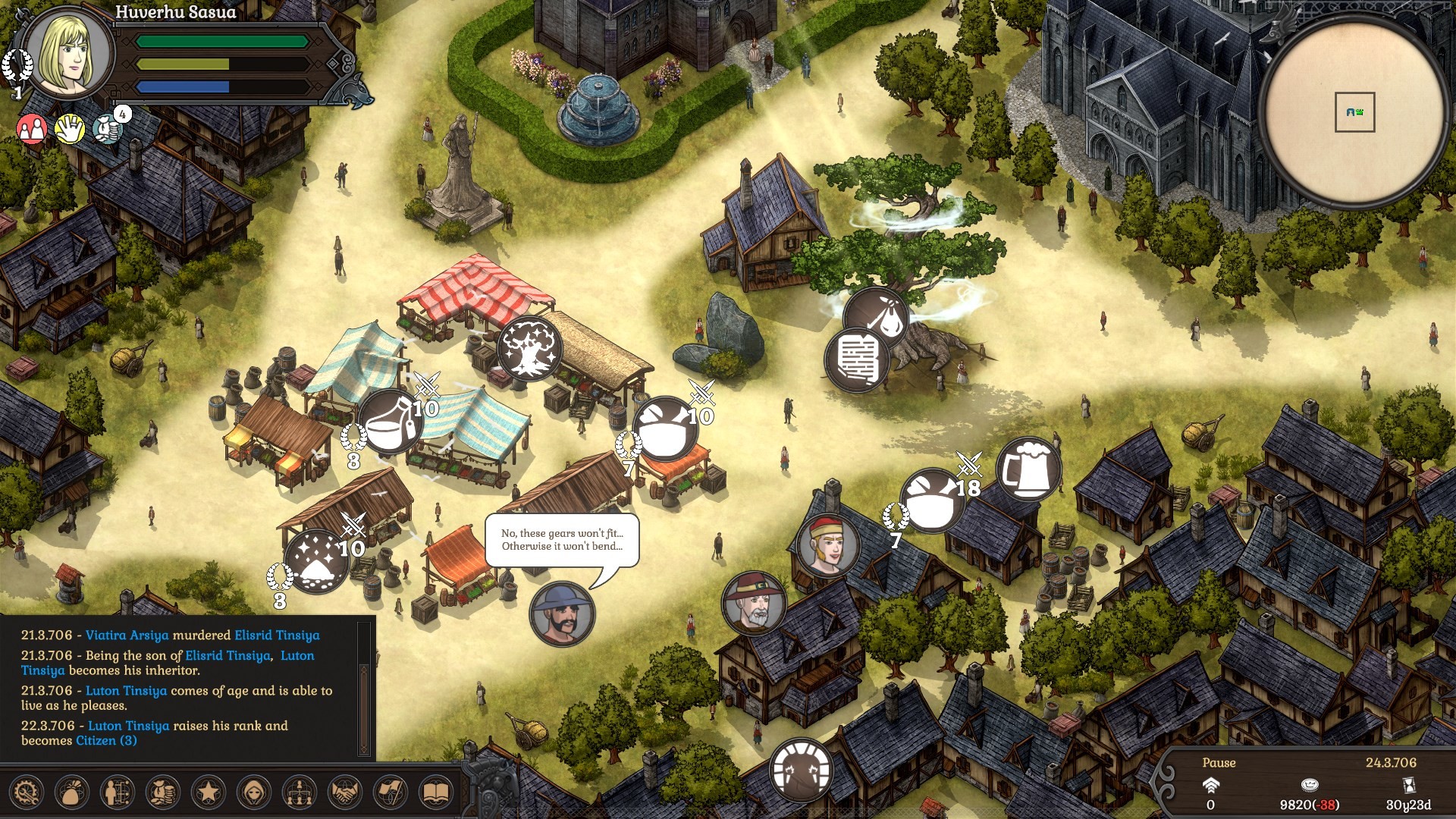This screenshot has width=1456, height=819.
Task: Open the flag politics icon in the toolbar
Action: (x=389, y=793)
